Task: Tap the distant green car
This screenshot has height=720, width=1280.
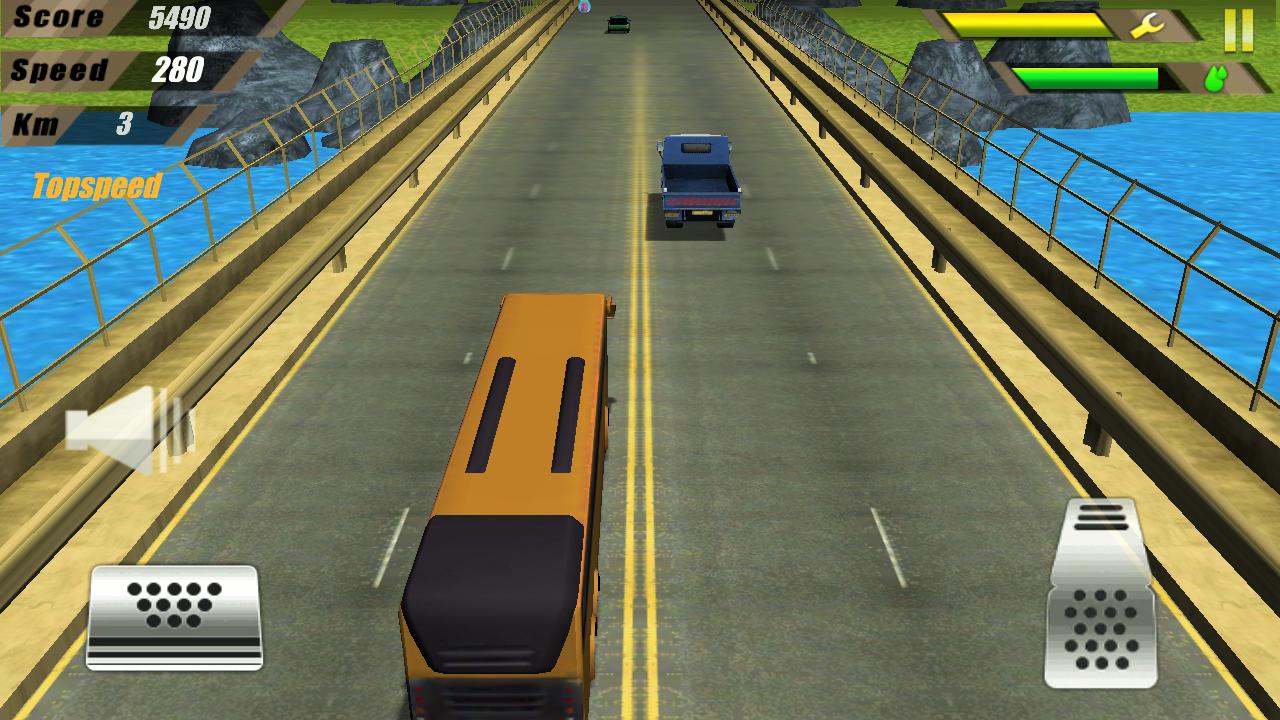Action: tap(617, 22)
